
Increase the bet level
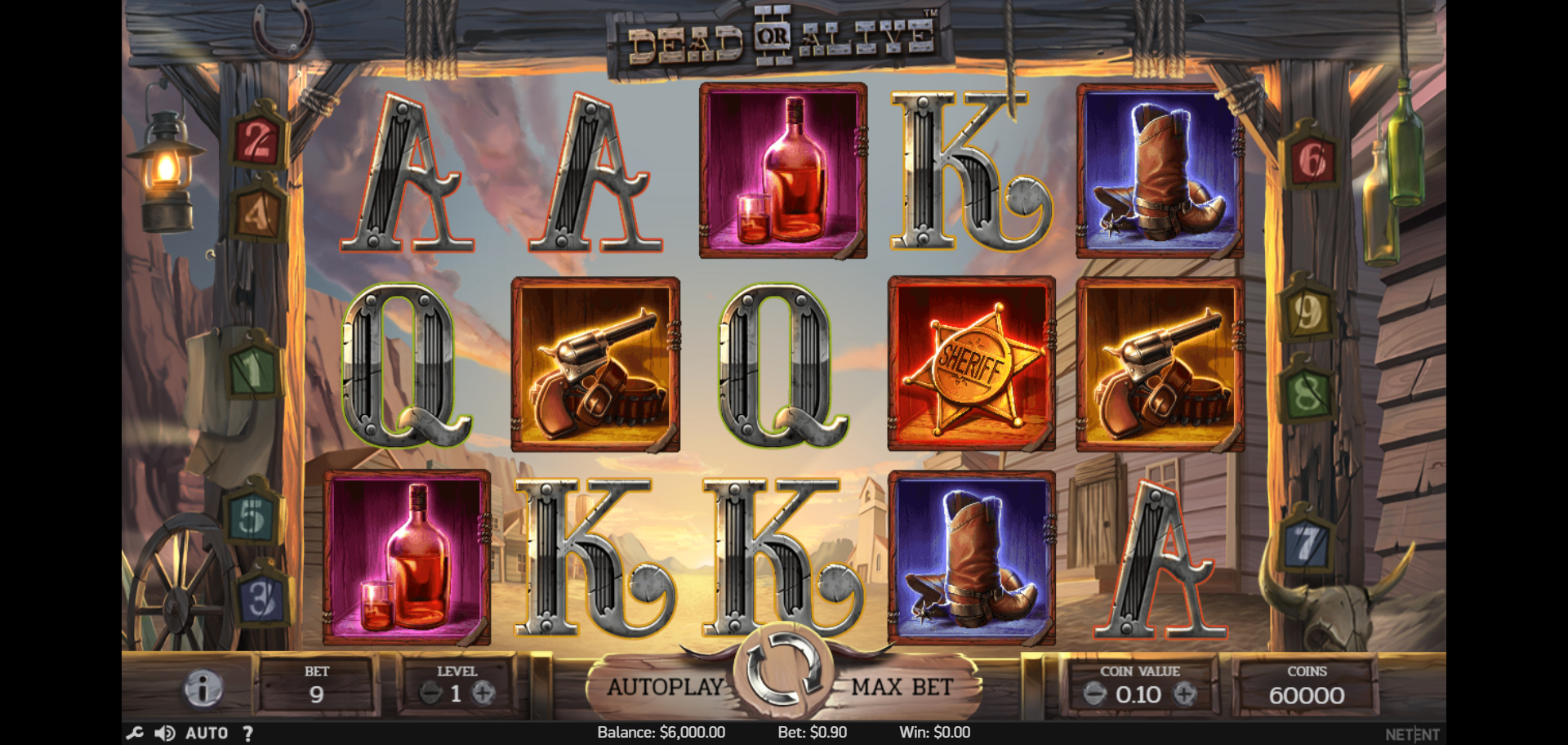point(483,694)
